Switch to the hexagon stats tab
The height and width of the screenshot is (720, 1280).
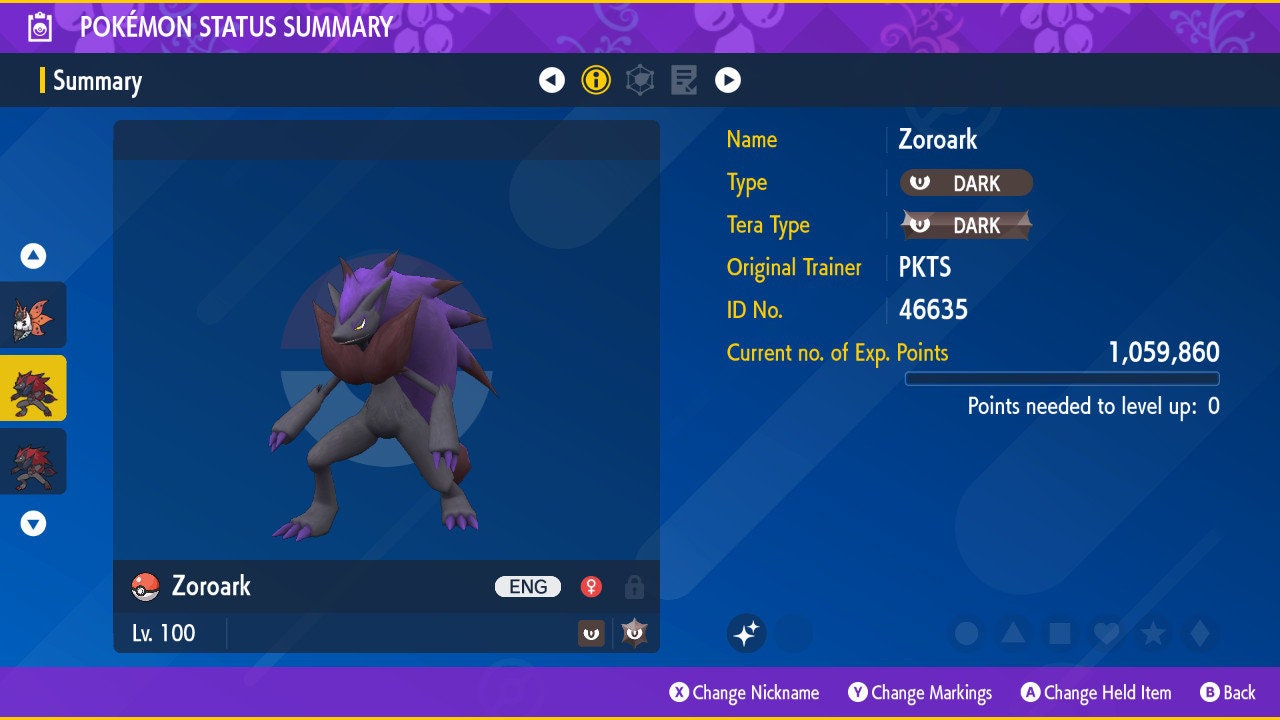pyautogui.click(x=640, y=80)
